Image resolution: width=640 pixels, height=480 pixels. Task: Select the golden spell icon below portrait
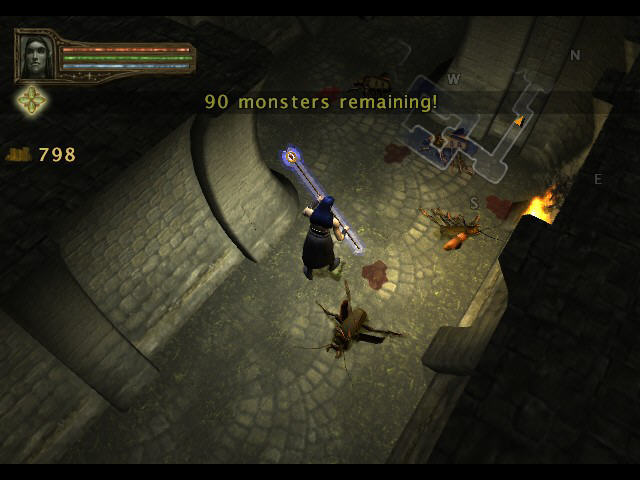(x=32, y=99)
